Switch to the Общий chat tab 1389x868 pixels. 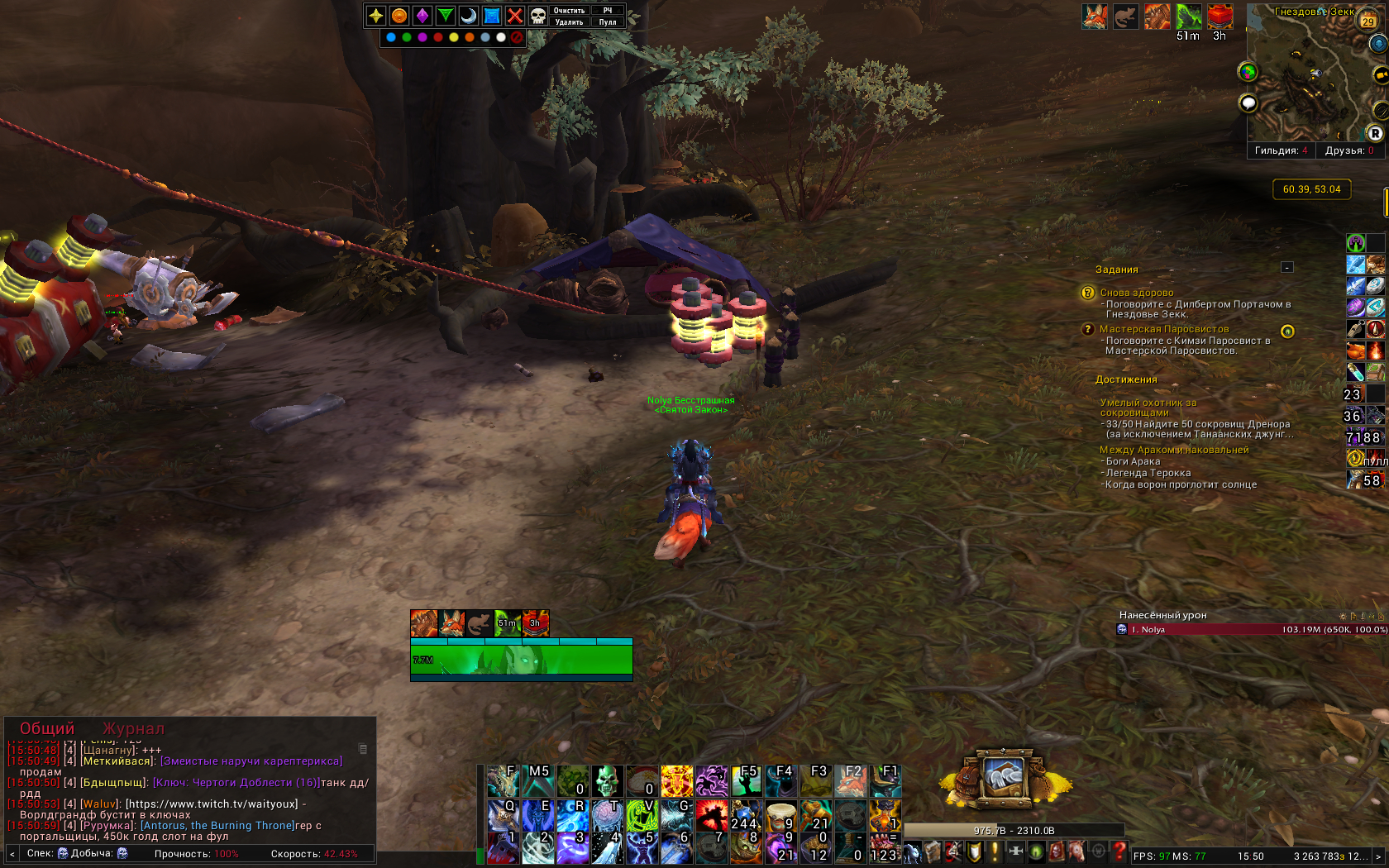point(47,728)
